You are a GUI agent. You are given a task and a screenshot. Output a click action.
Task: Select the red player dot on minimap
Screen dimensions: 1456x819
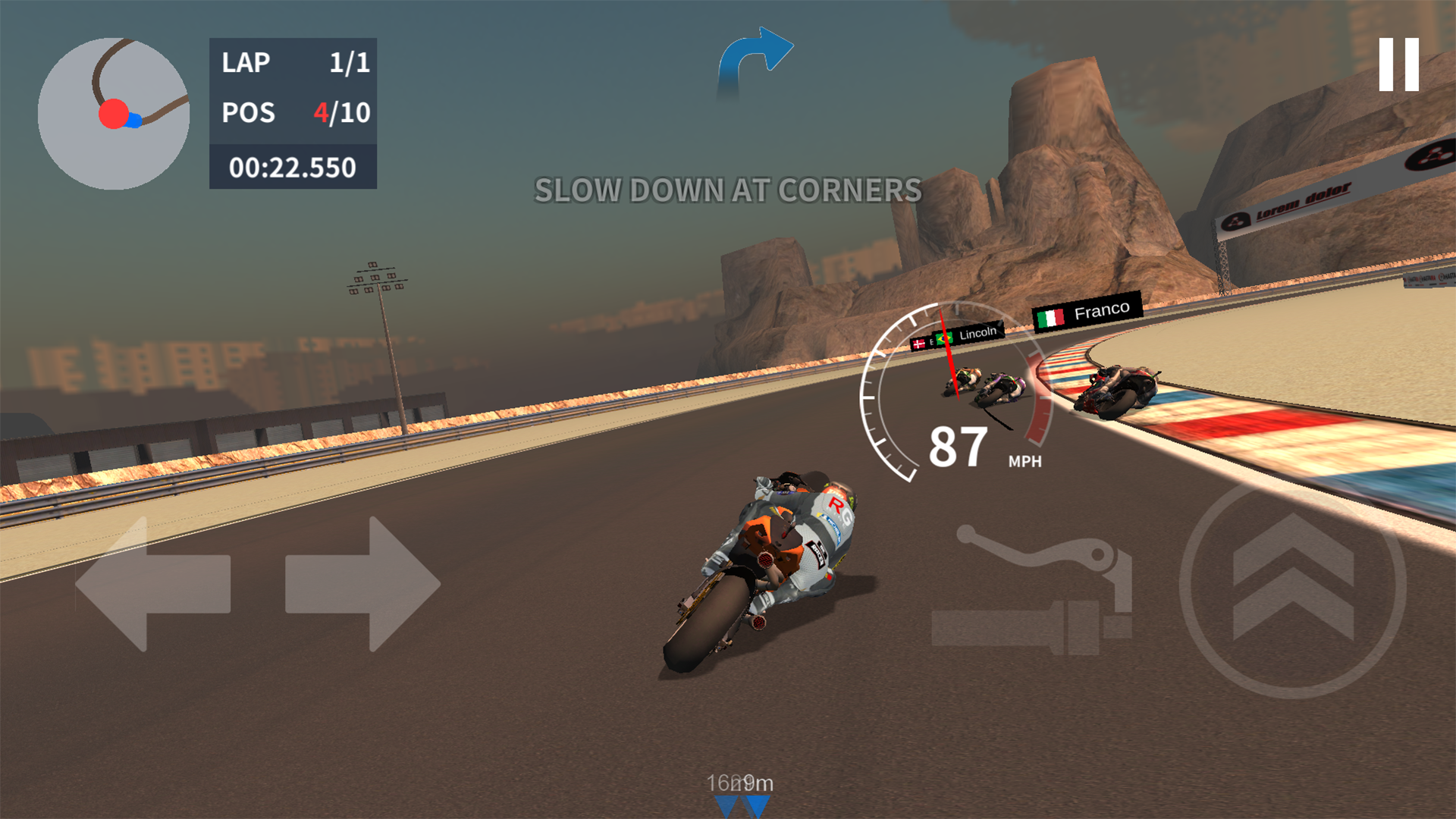tap(114, 112)
